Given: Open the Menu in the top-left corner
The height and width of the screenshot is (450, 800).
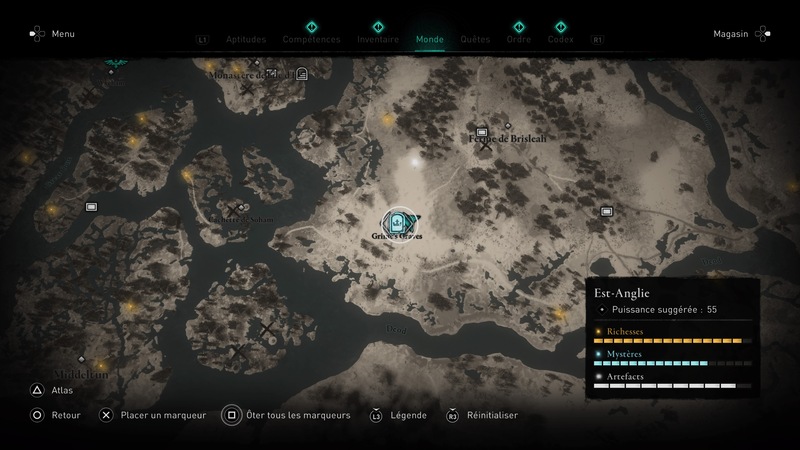Looking at the screenshot, I should click(52, 34).
